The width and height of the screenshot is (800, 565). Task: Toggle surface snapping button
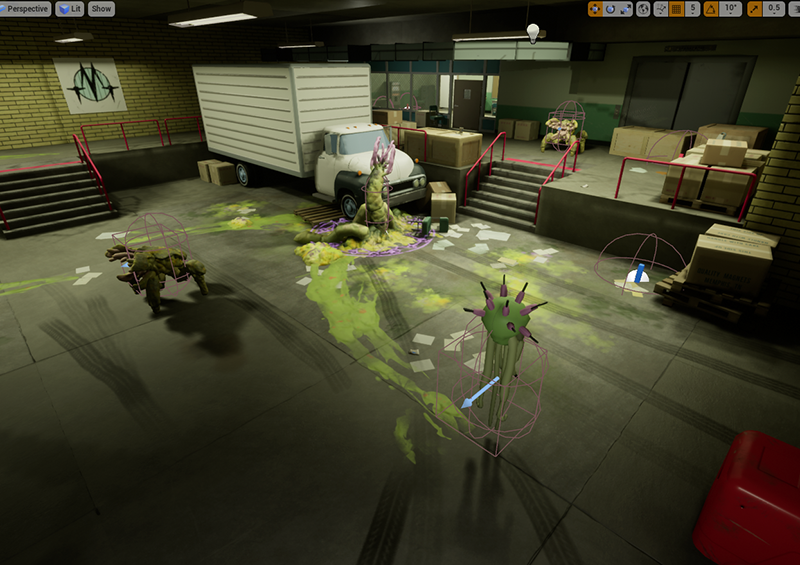coord(660,9)
